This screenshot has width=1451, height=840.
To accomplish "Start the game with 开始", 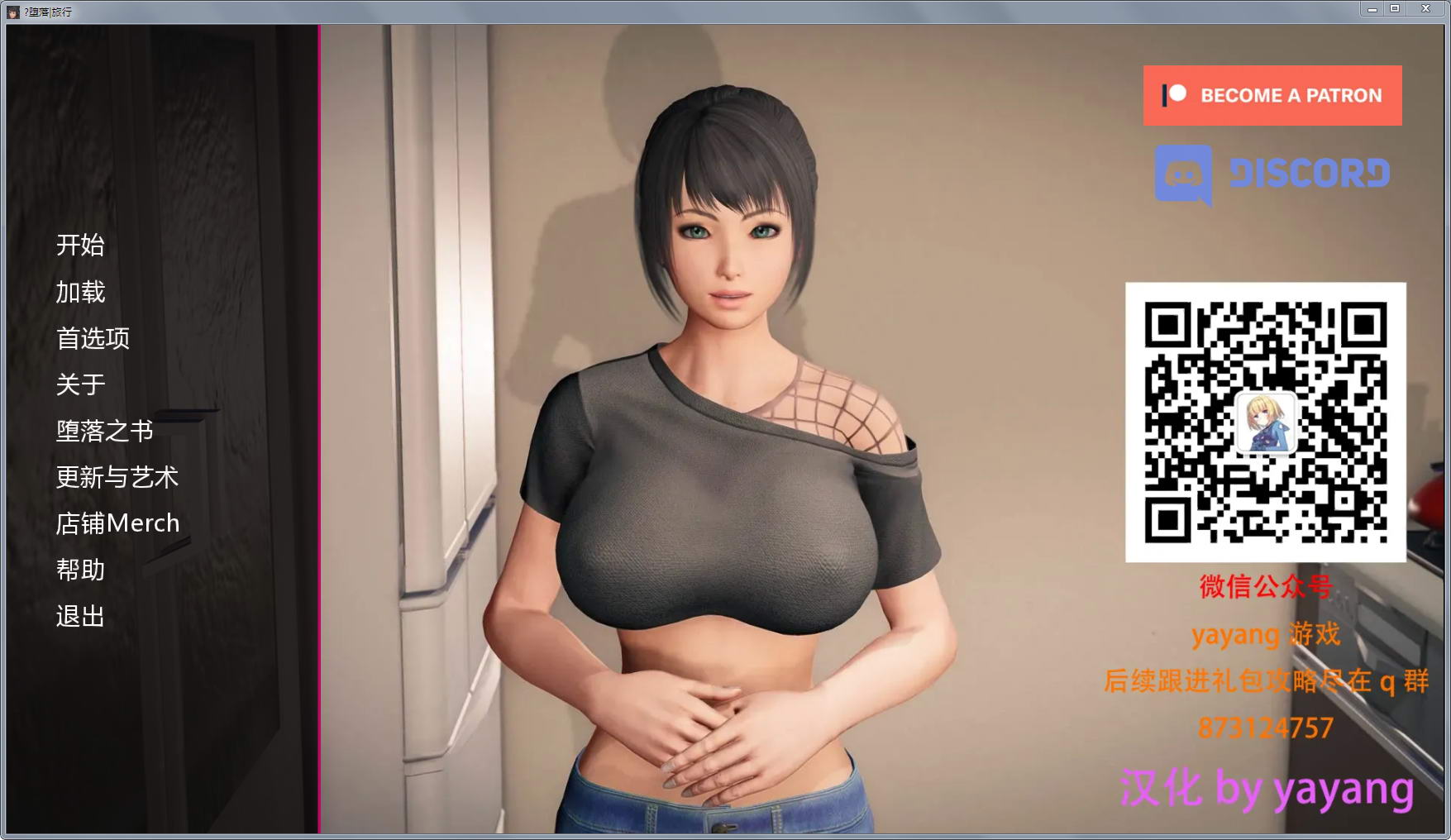I will (80, 245).
